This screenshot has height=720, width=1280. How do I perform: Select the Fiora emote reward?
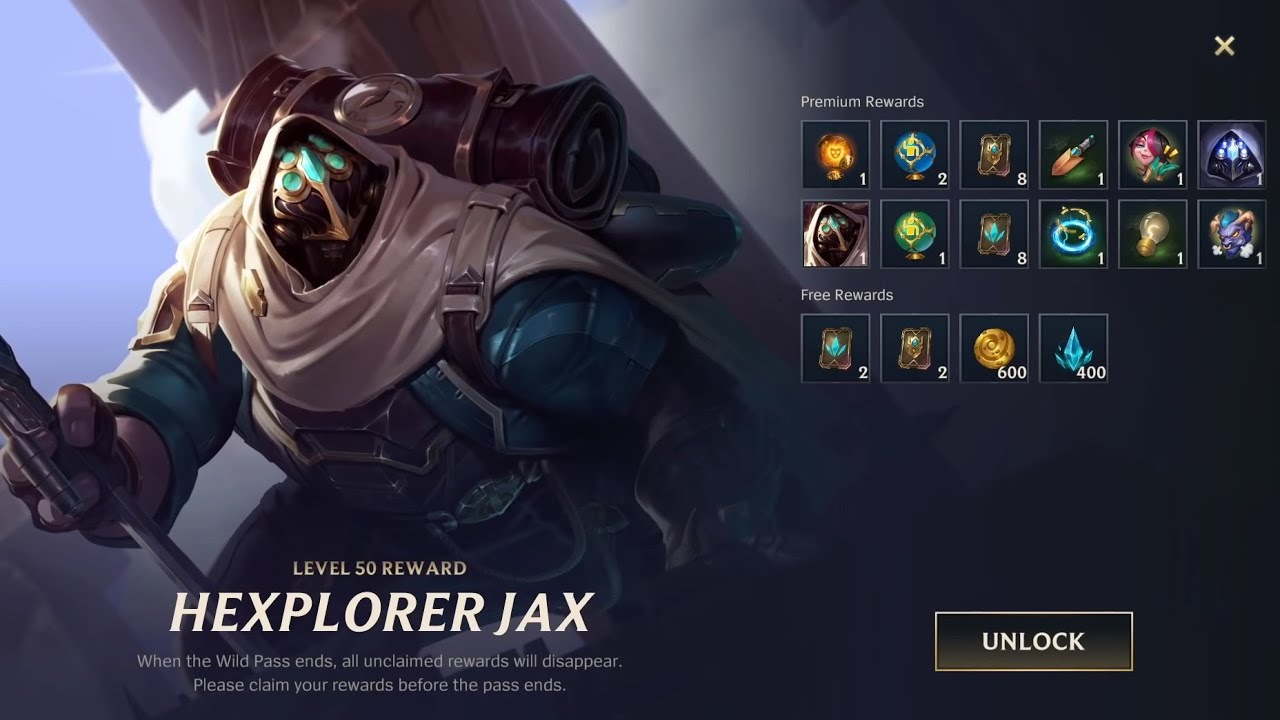[1152, 154]
